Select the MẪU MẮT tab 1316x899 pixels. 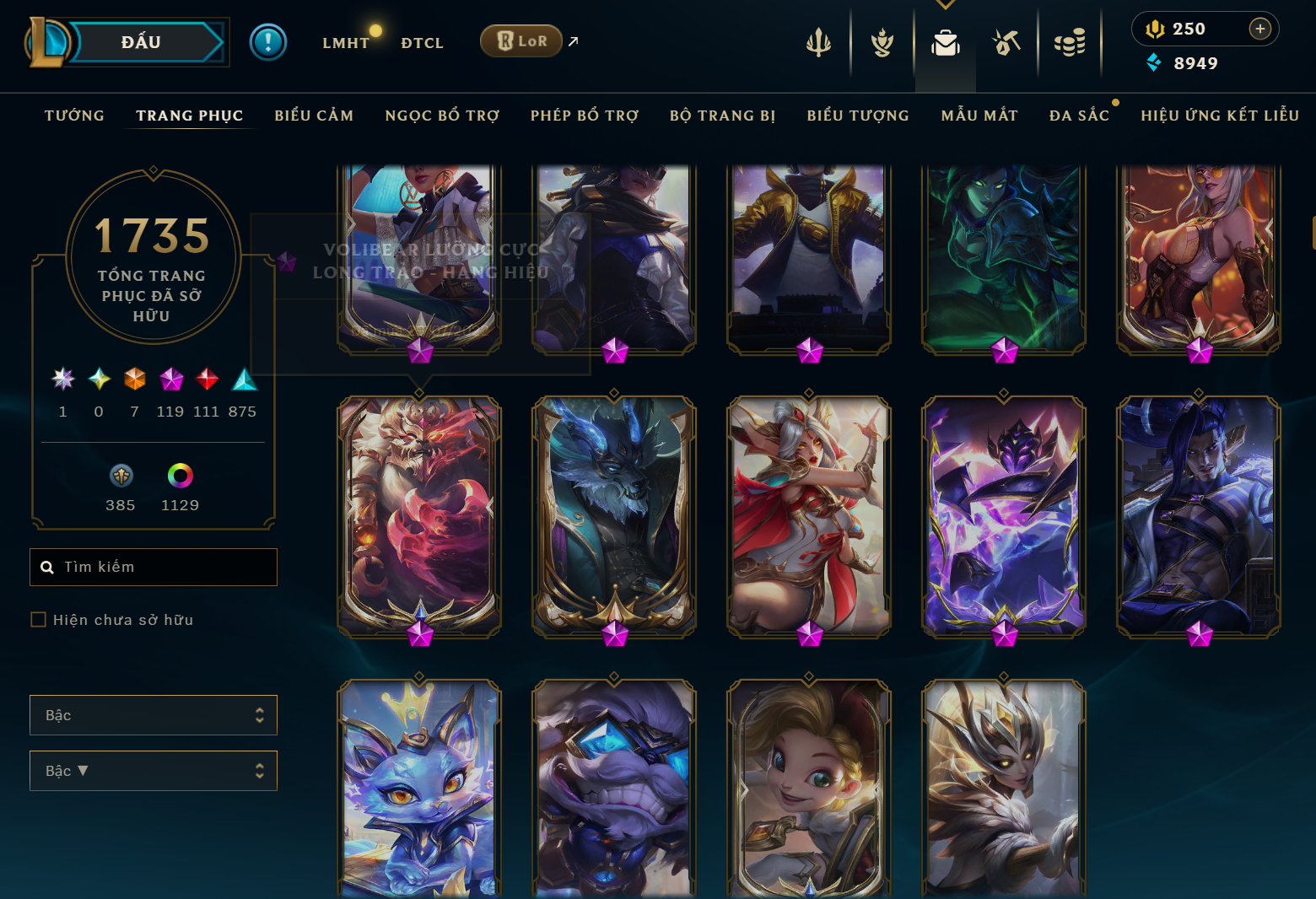pyautogui.click(x=979, y=116)
